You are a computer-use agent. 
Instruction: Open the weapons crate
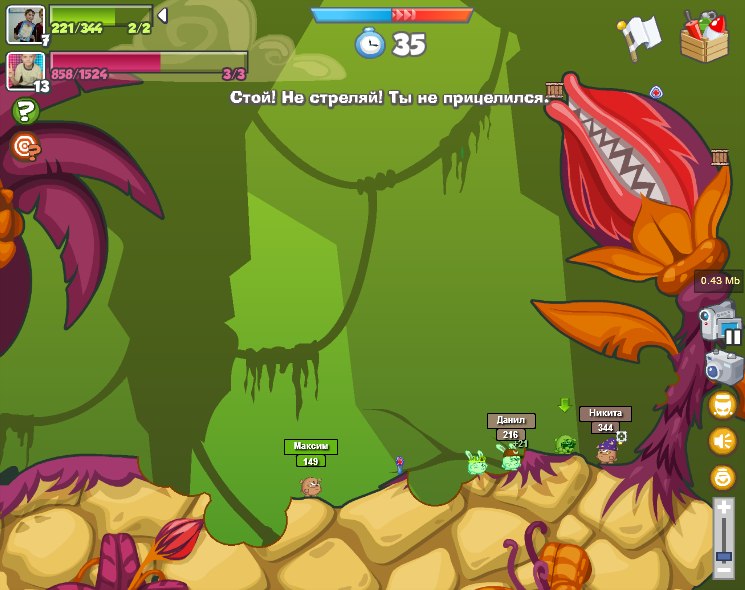click(x=704, y=37)
